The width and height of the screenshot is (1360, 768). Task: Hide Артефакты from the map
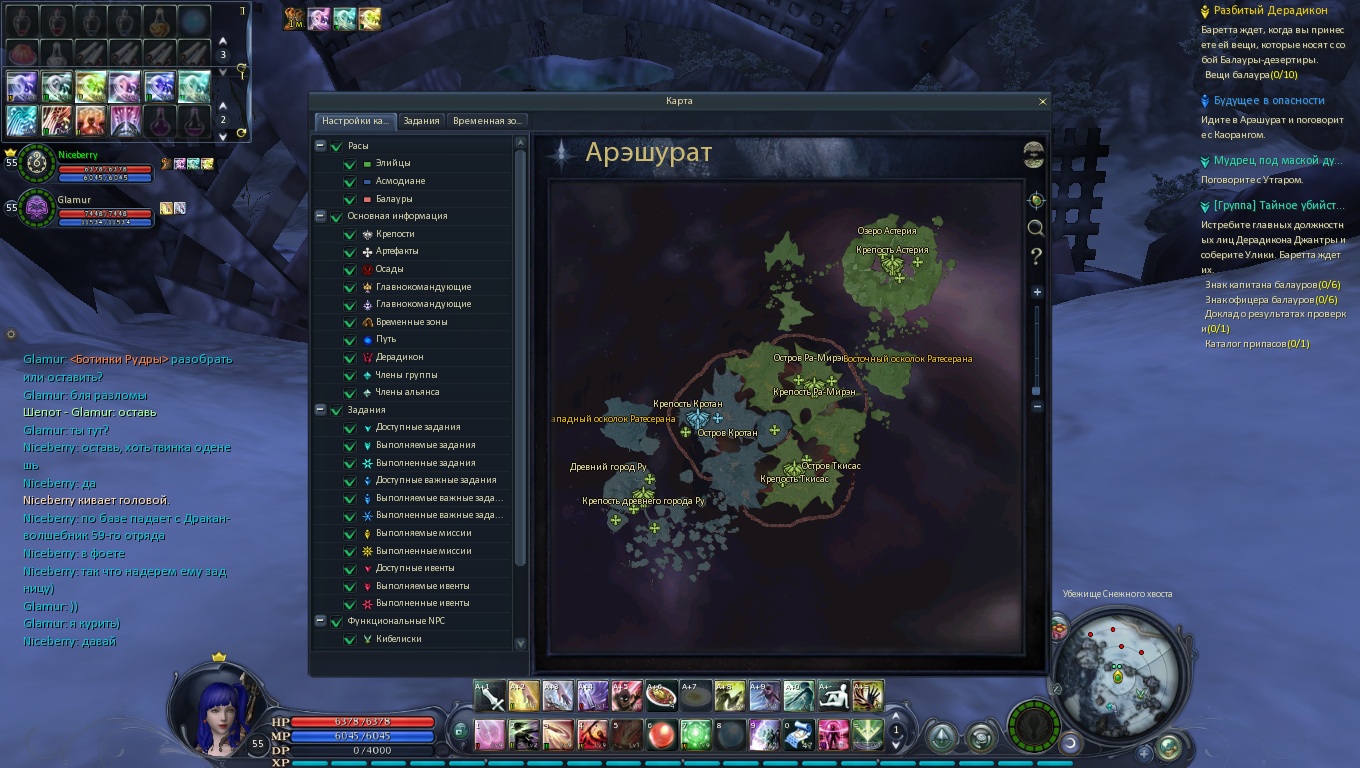[350, 252]
